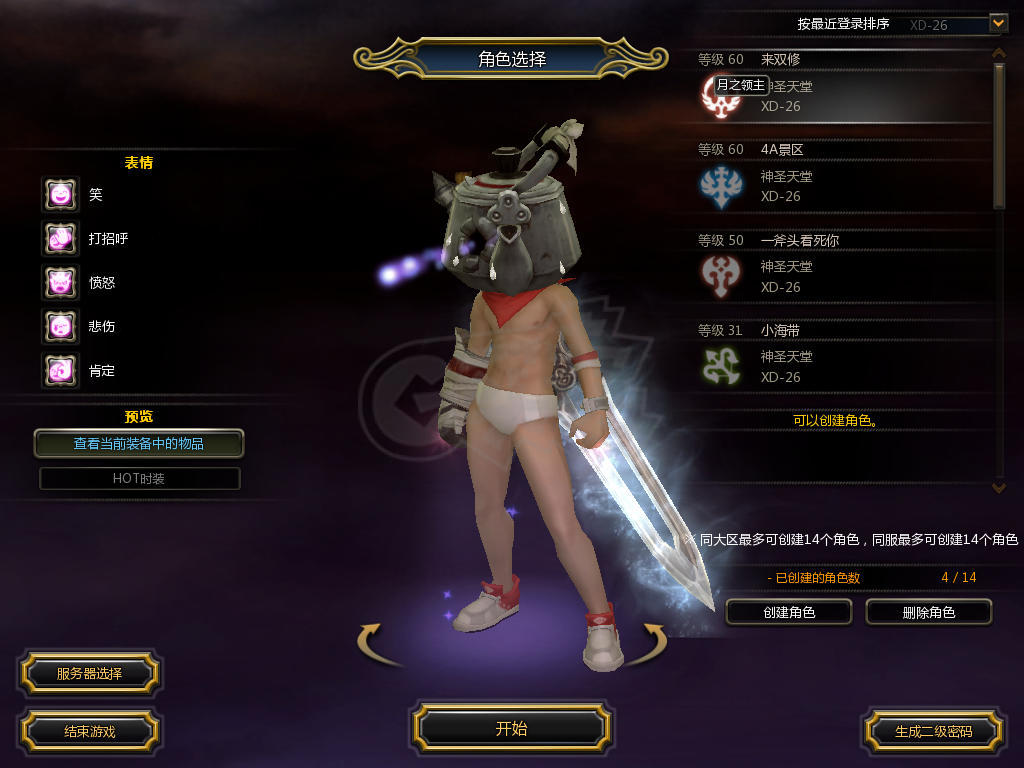Use the 肯定 affirm emote
Viewport: 1024px width, 768px height.
[60, 371]
